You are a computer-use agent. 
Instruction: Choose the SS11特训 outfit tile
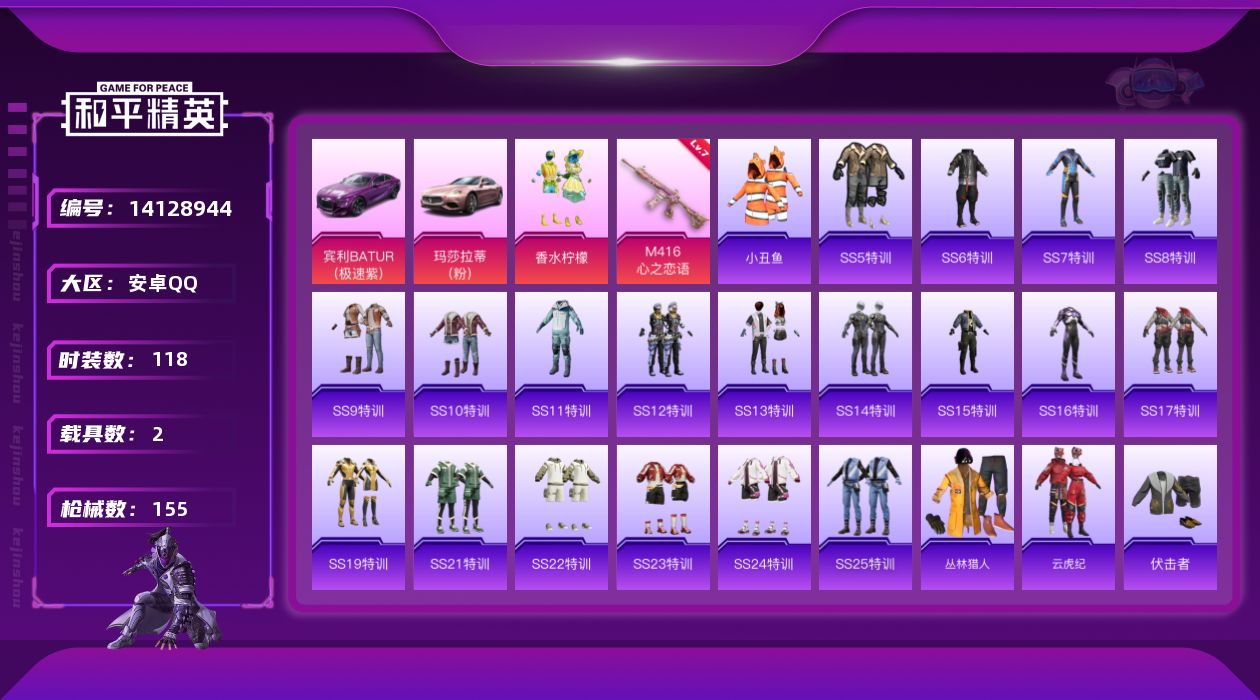click(561, 364)
